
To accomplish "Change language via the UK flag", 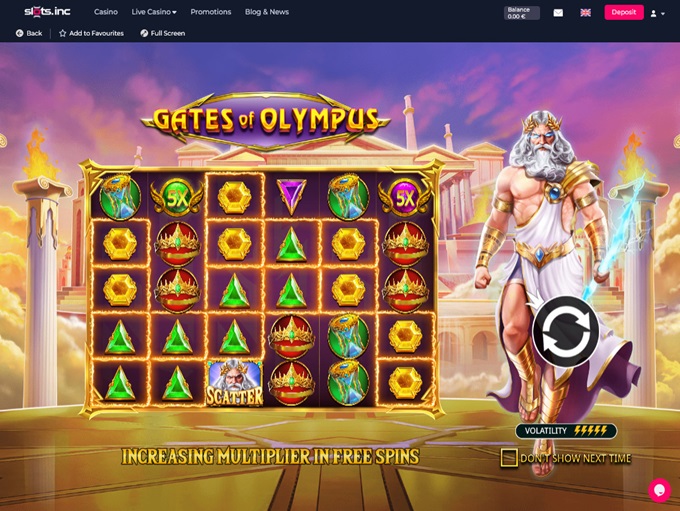I will tap(585, 13).
